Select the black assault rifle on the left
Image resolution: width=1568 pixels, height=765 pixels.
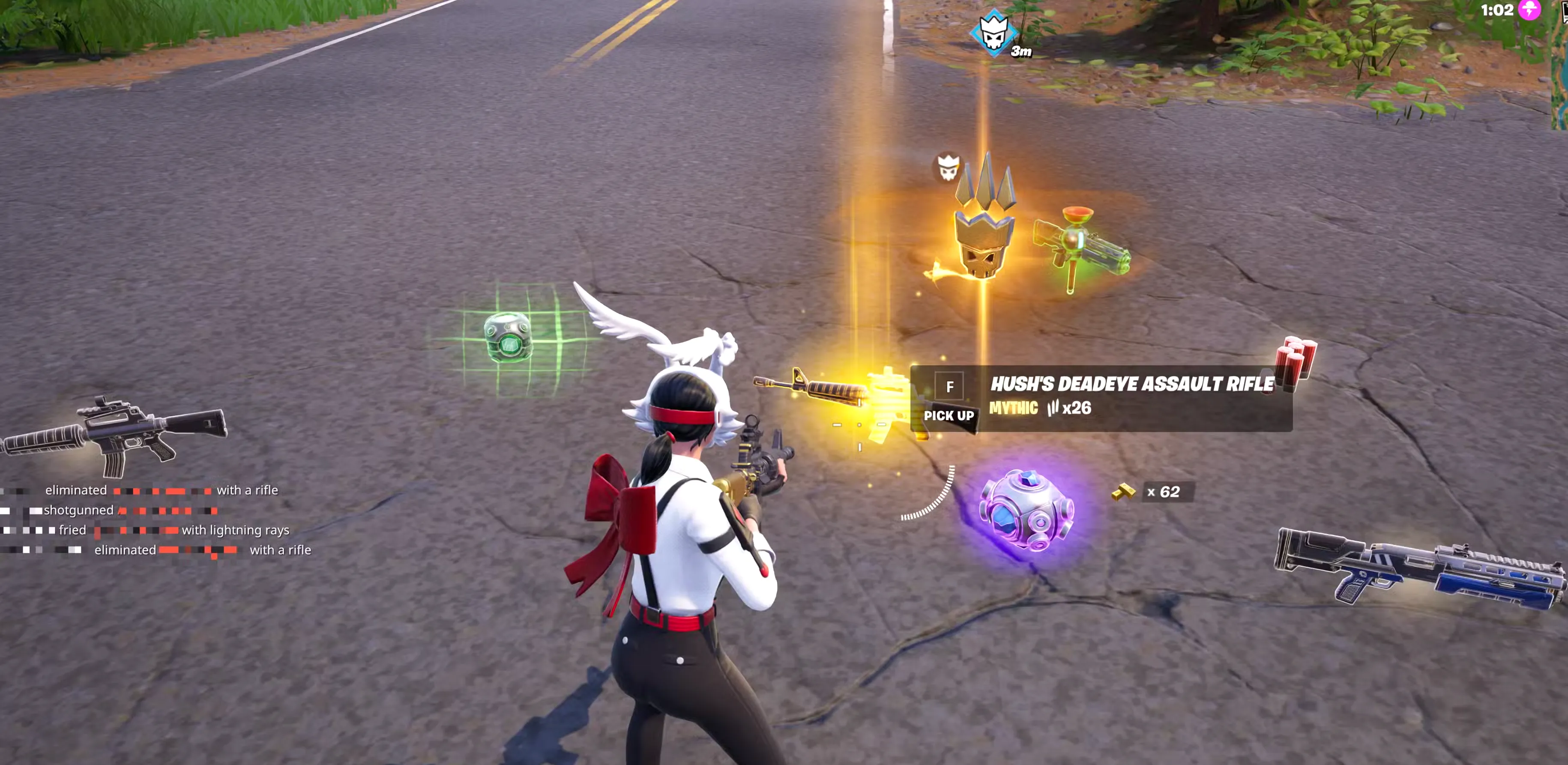click(119, 432)
